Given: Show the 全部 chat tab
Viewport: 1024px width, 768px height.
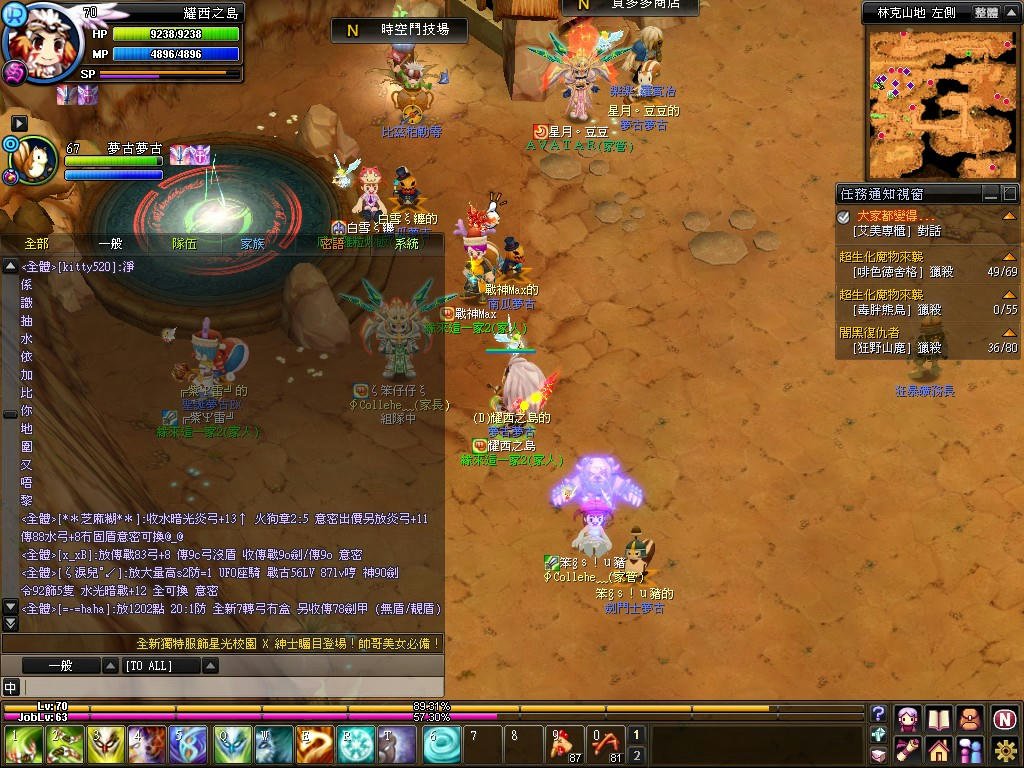Looking at the screenshot, I should pyautogui.click(x=37, y=243).
